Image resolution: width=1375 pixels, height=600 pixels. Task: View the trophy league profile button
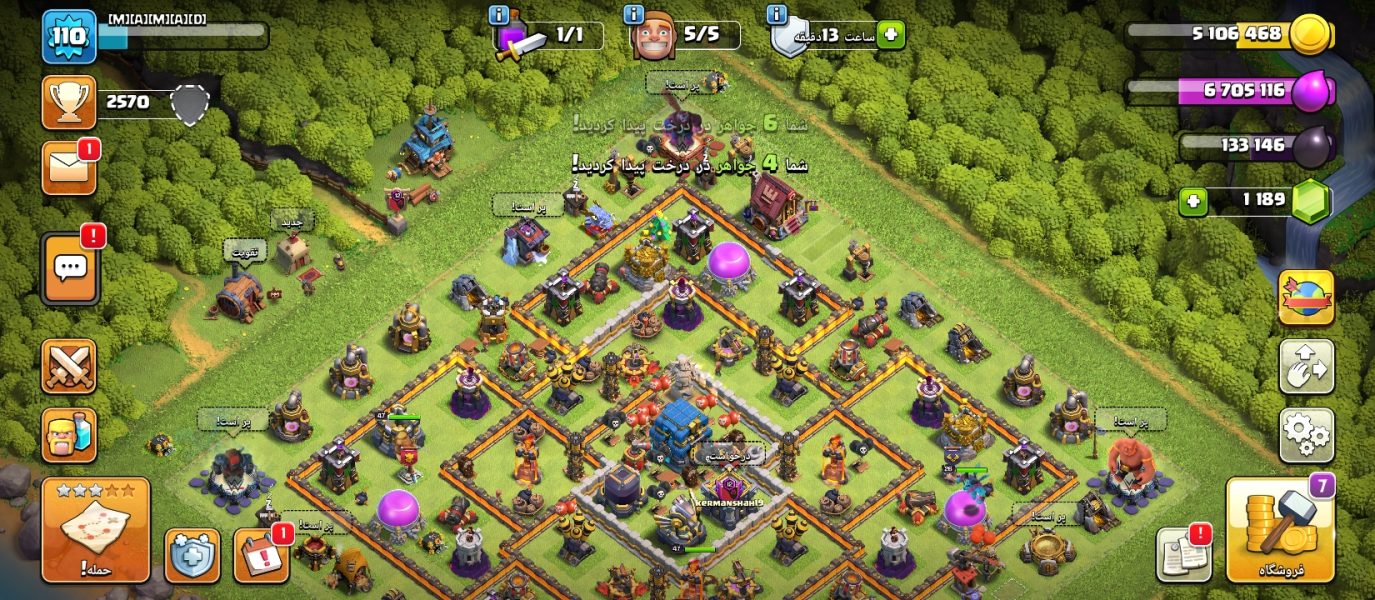pyautogui.click(x=69, y=102)
